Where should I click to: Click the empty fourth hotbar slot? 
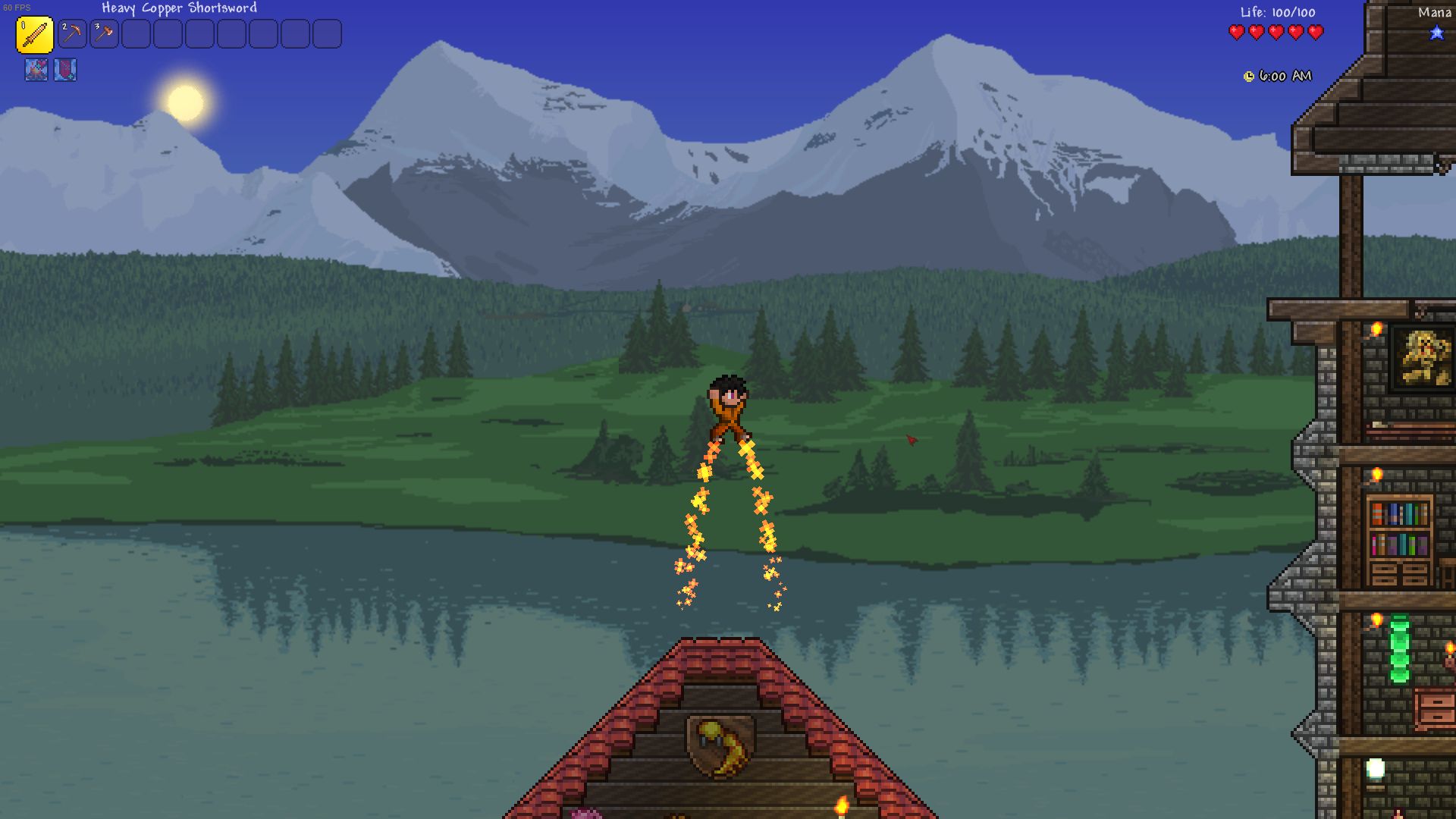coord(136,34)
